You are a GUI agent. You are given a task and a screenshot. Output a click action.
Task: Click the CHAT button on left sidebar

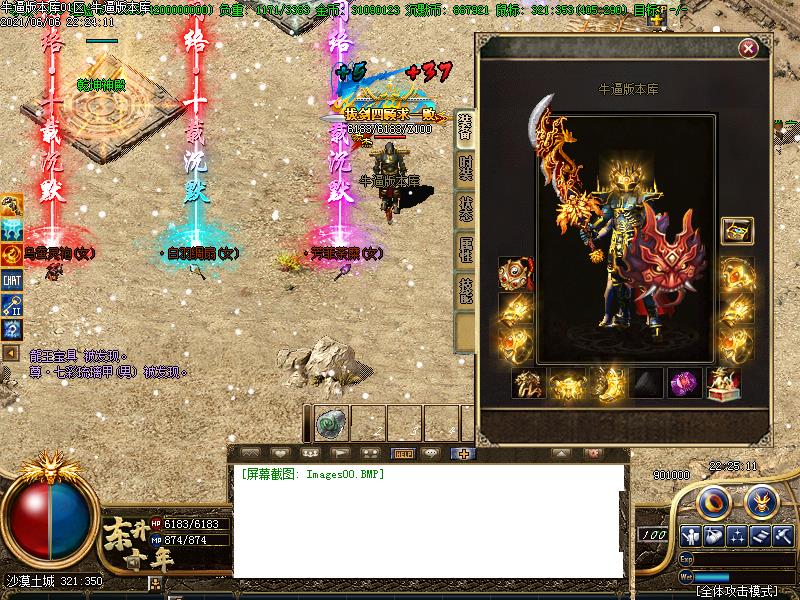click(12, 281)
